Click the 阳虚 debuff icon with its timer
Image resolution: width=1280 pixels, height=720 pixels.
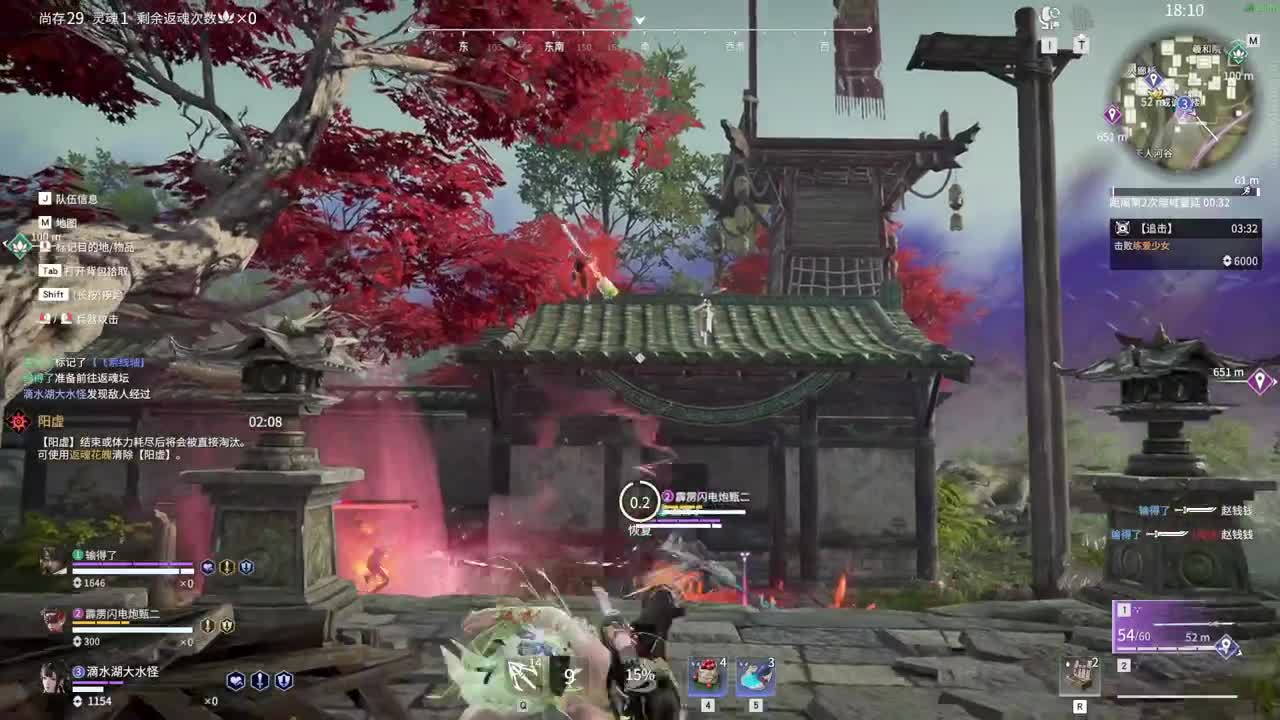[x=18, y=420]
